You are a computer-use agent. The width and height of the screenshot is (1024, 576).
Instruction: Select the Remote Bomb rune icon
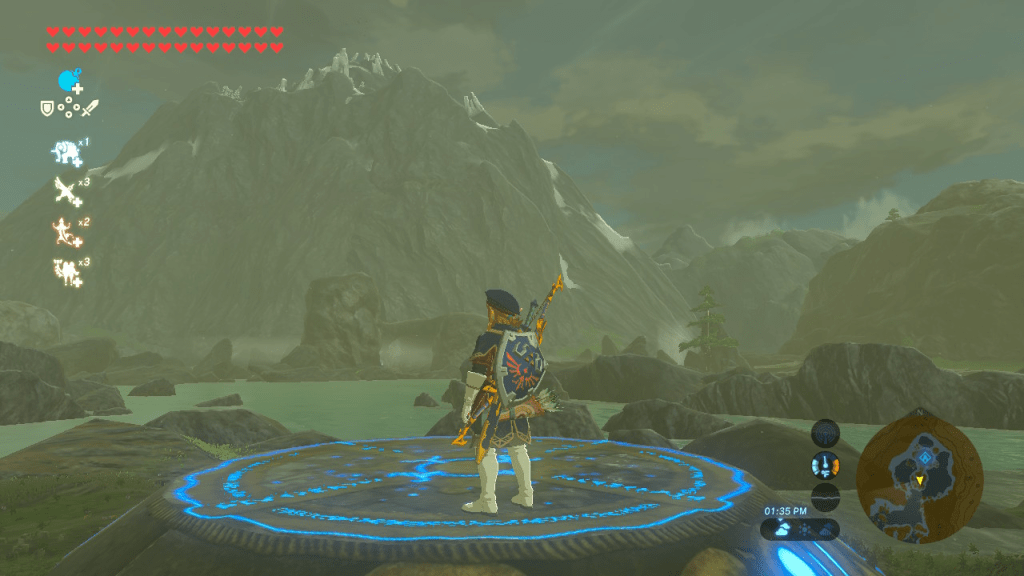69,81
